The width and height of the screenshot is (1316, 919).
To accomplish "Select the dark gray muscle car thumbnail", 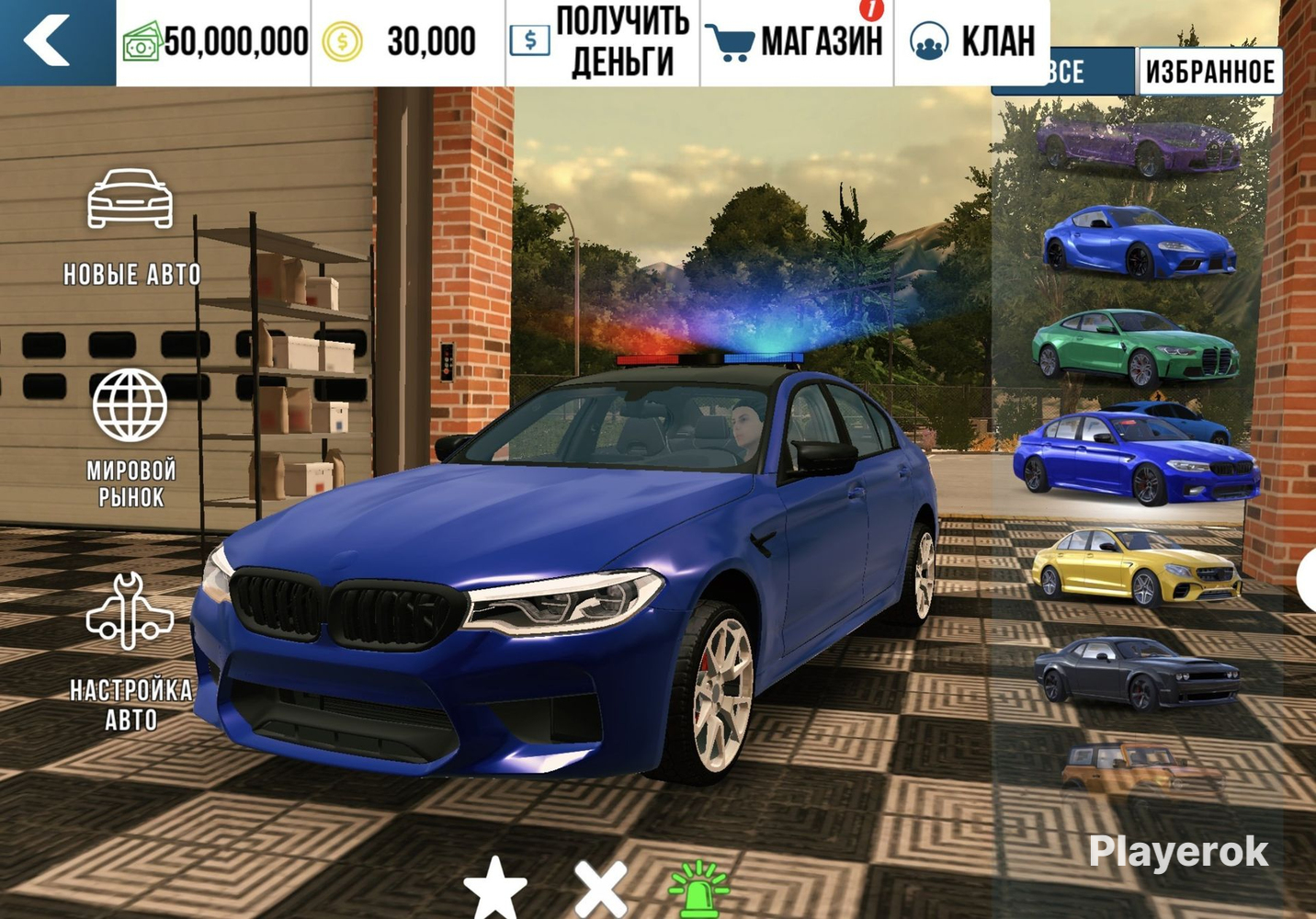I will pyautogui.click(x=1136, y=672).
